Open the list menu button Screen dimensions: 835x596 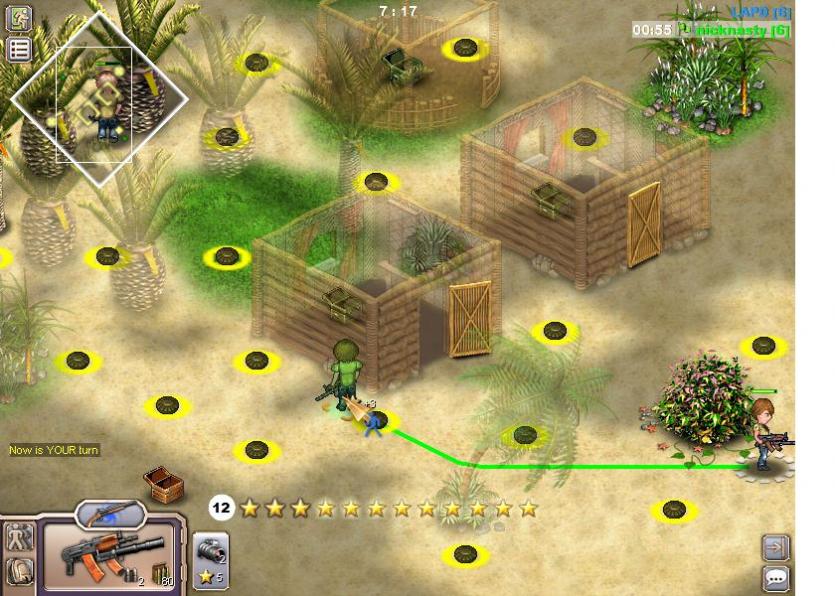[19, 49]
